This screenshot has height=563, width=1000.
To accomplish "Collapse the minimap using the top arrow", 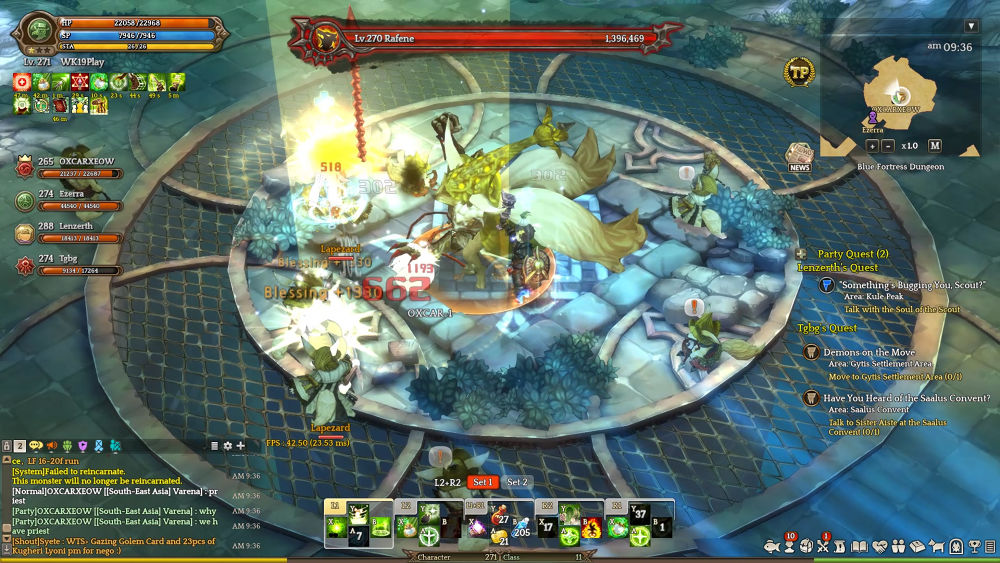I will [x=971, y=26].
